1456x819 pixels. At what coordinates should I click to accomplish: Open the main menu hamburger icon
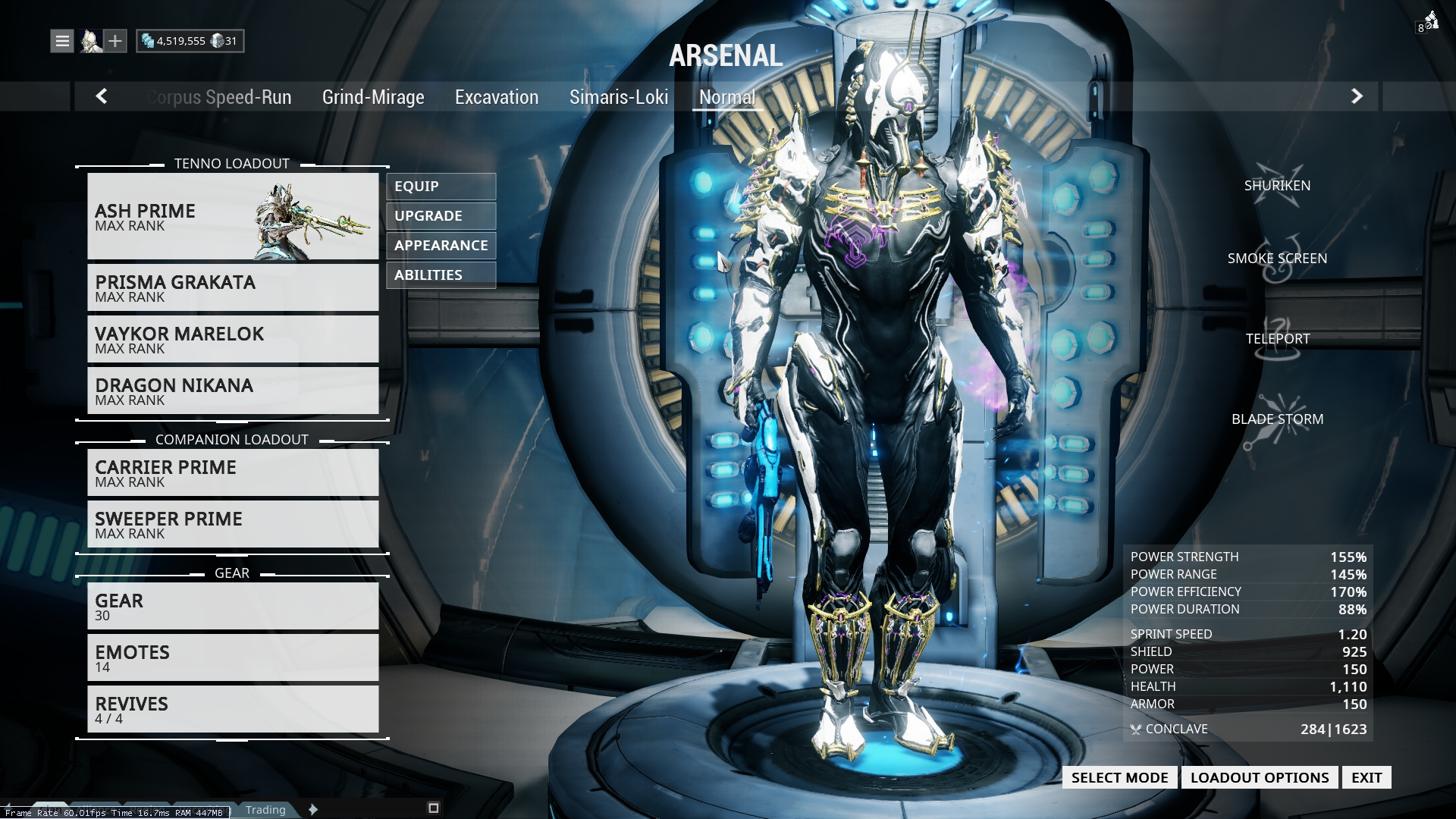tap(61, 40)
